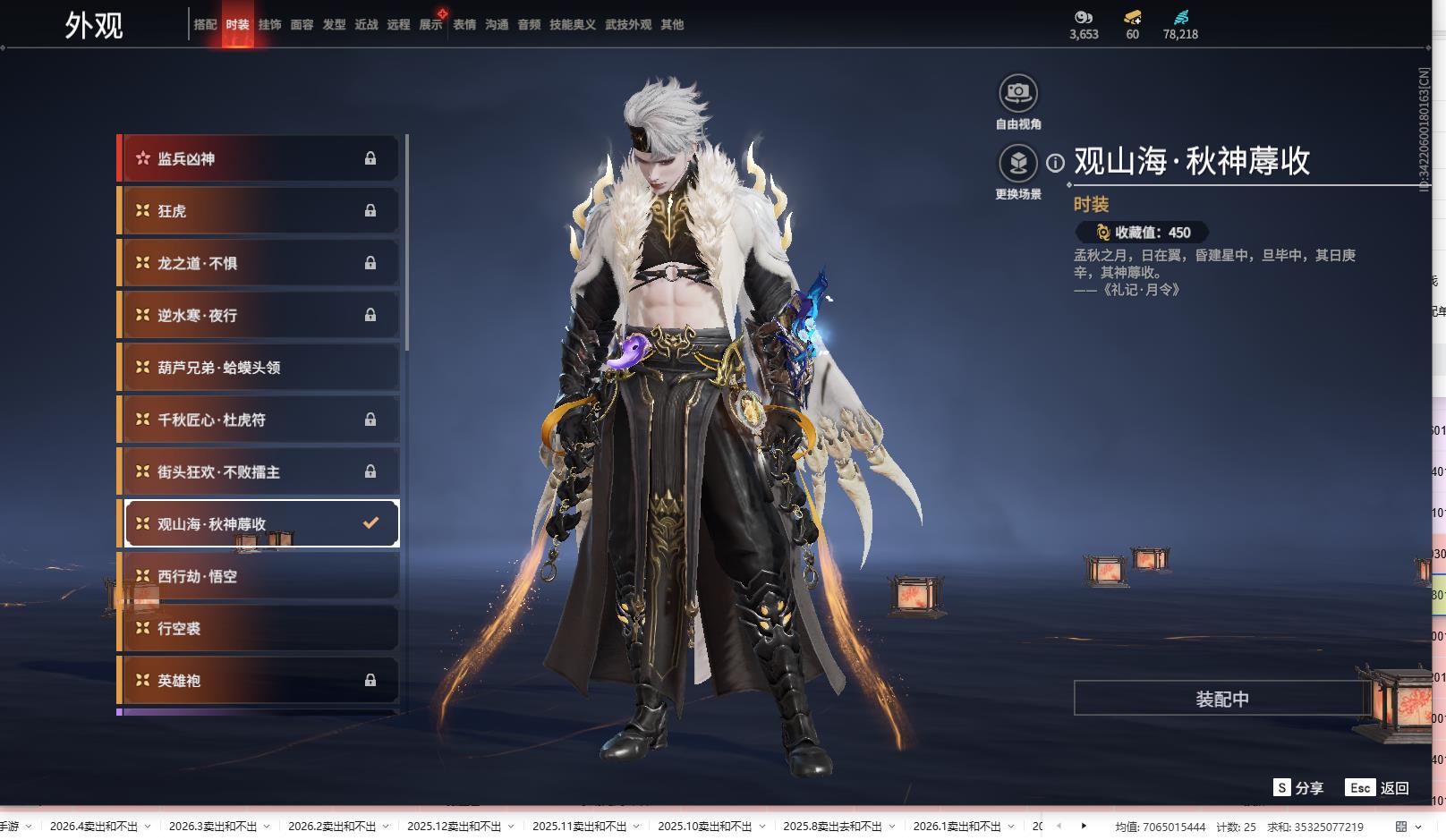Choose the 狂虎 outfit entry
1446x840 pixels.
pos(259,211)
